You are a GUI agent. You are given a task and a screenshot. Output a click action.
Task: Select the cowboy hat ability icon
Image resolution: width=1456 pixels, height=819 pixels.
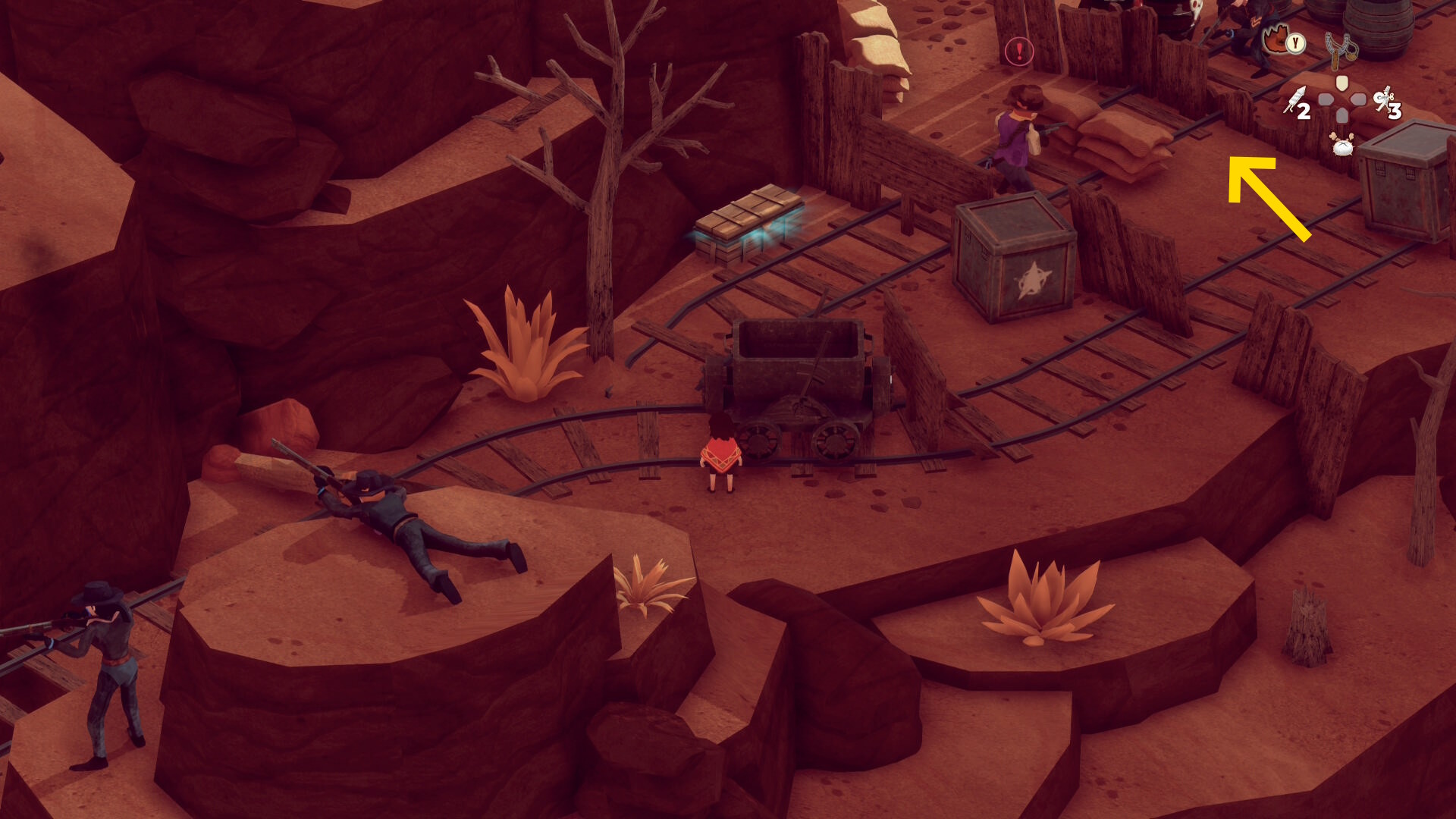(x=1277, y=39)
